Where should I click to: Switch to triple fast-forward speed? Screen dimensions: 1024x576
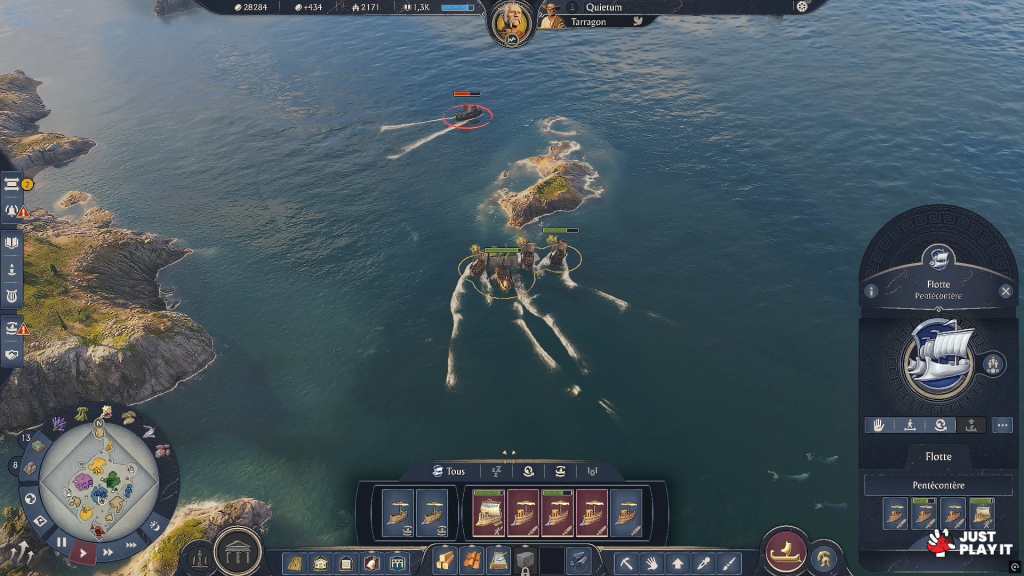pos(130,545)
